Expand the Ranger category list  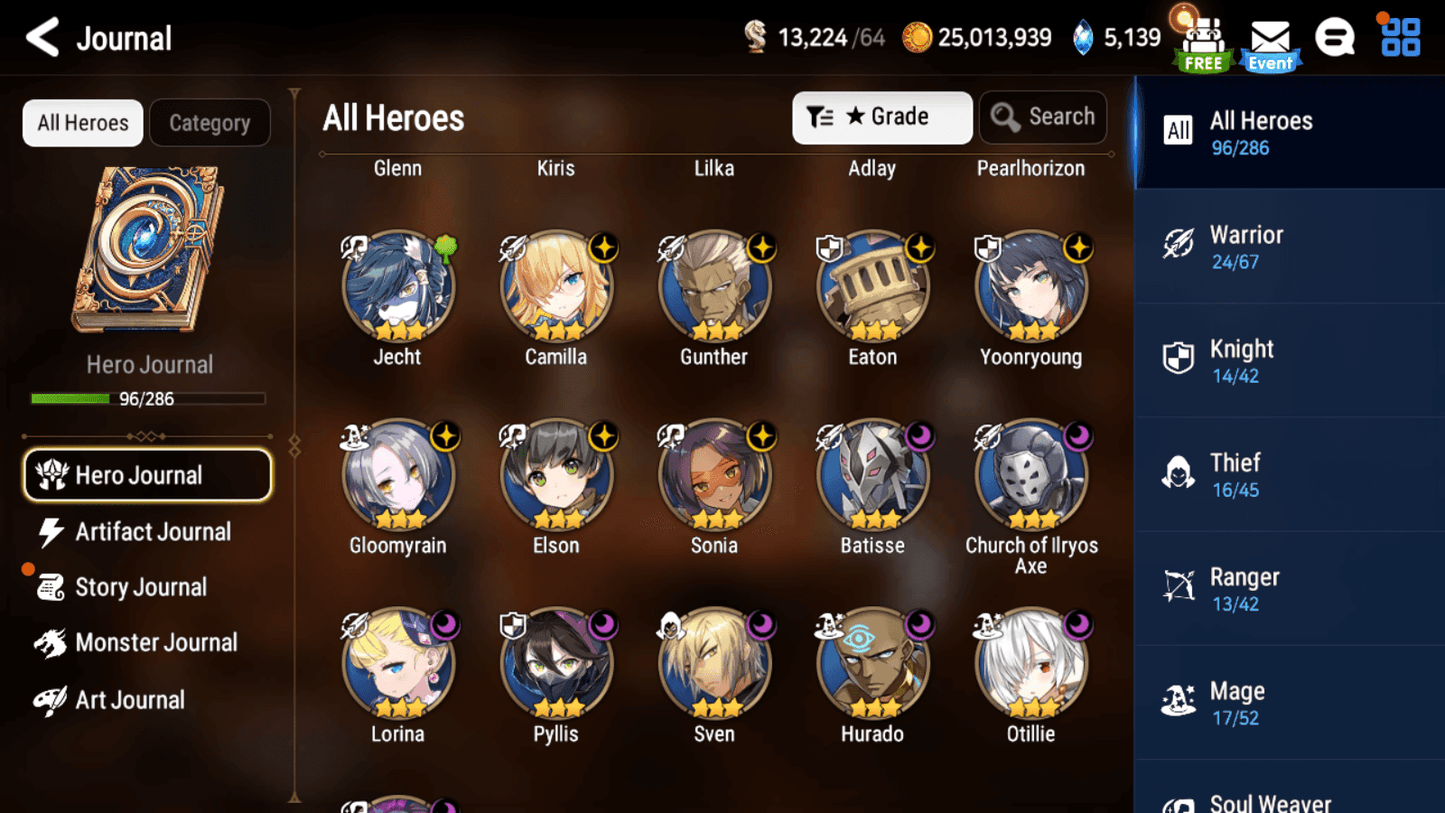pyautogui.click(x=1288, y=587)
